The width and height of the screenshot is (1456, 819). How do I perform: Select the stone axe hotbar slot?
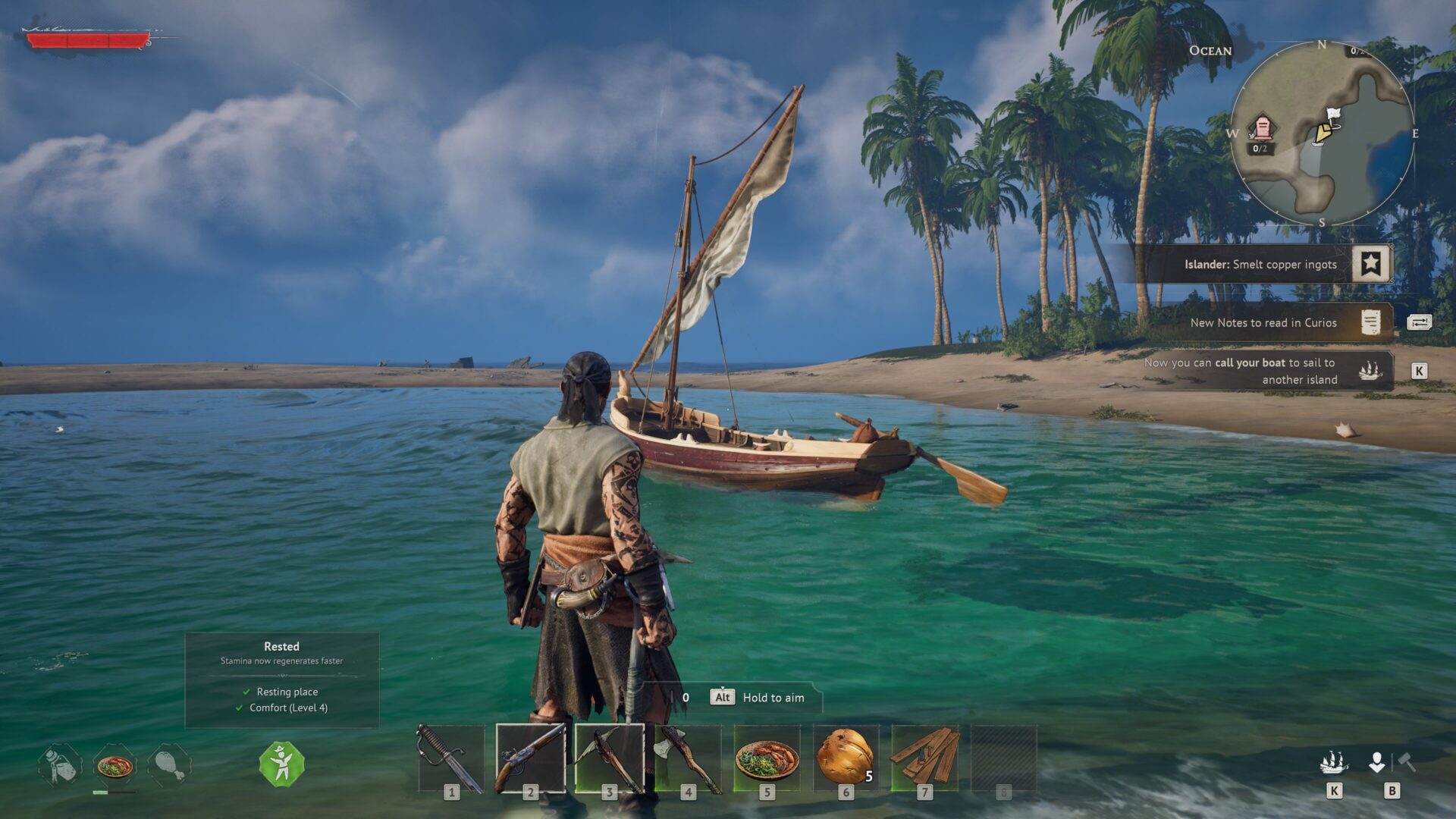[688, 758]
